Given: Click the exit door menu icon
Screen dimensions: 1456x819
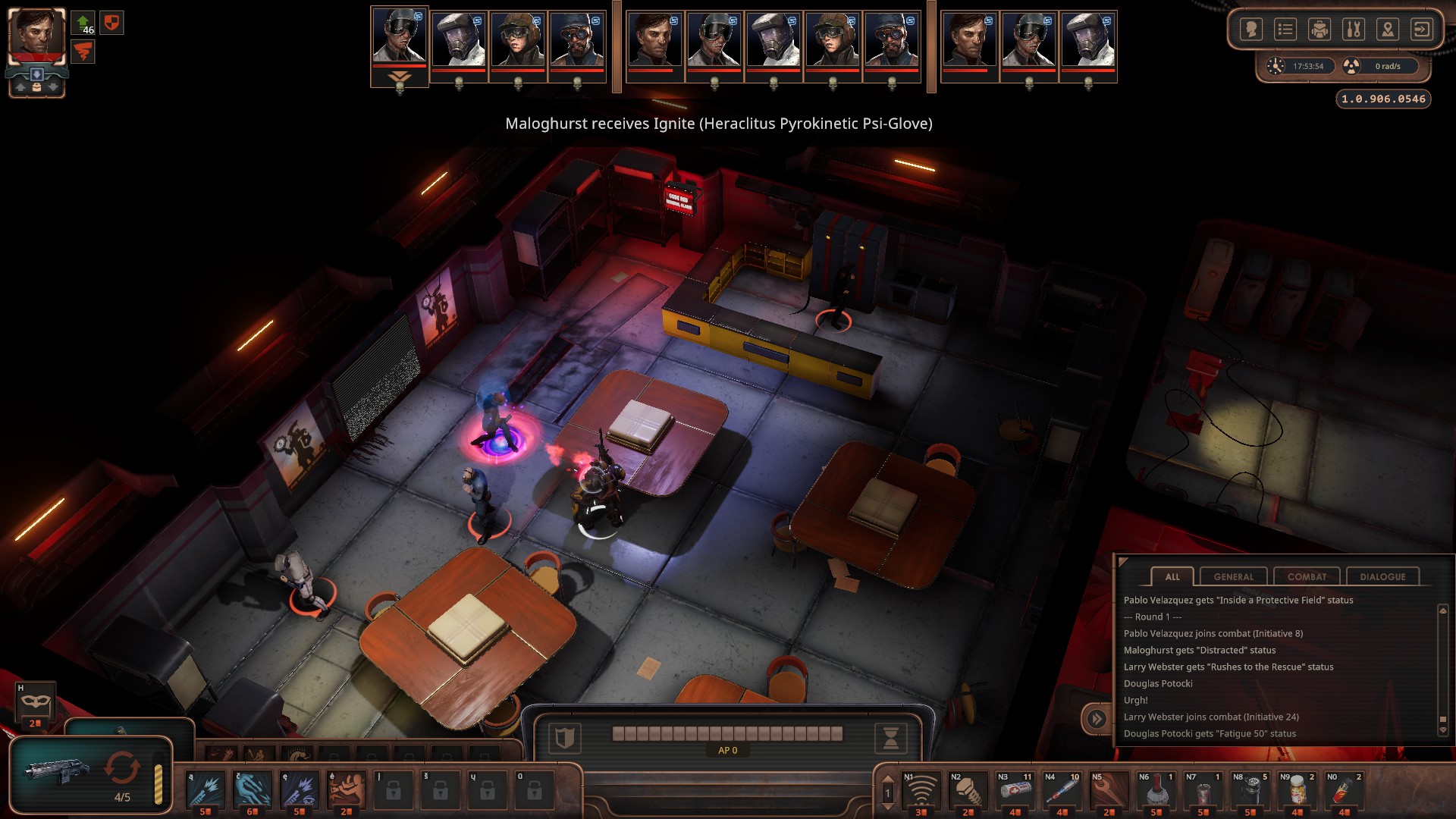Looking at the screenshot, I should (1421, 30).
